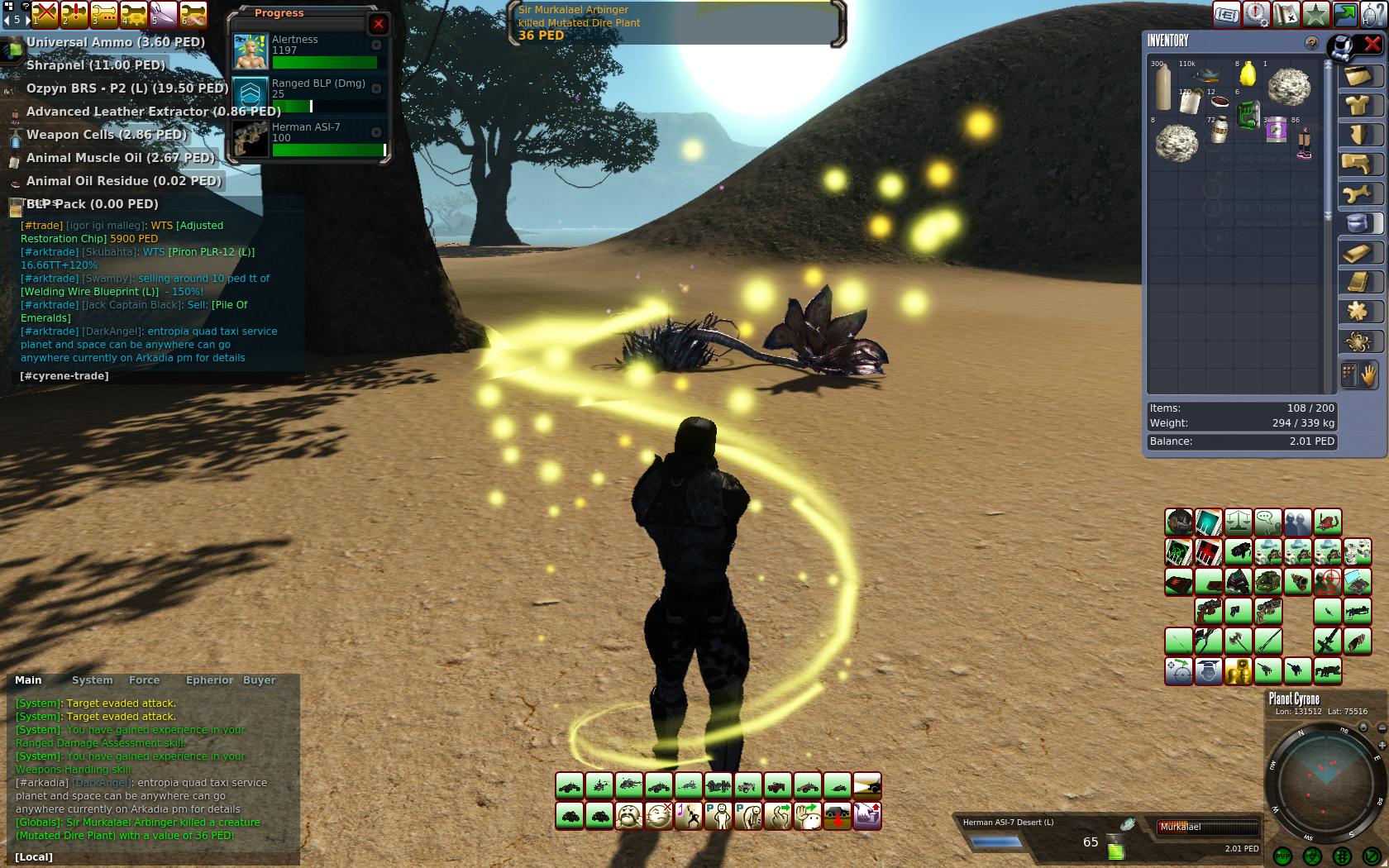Activate the dancing emote action
The height and width of the screenshot is (868, 1389).
coord(688,816)
